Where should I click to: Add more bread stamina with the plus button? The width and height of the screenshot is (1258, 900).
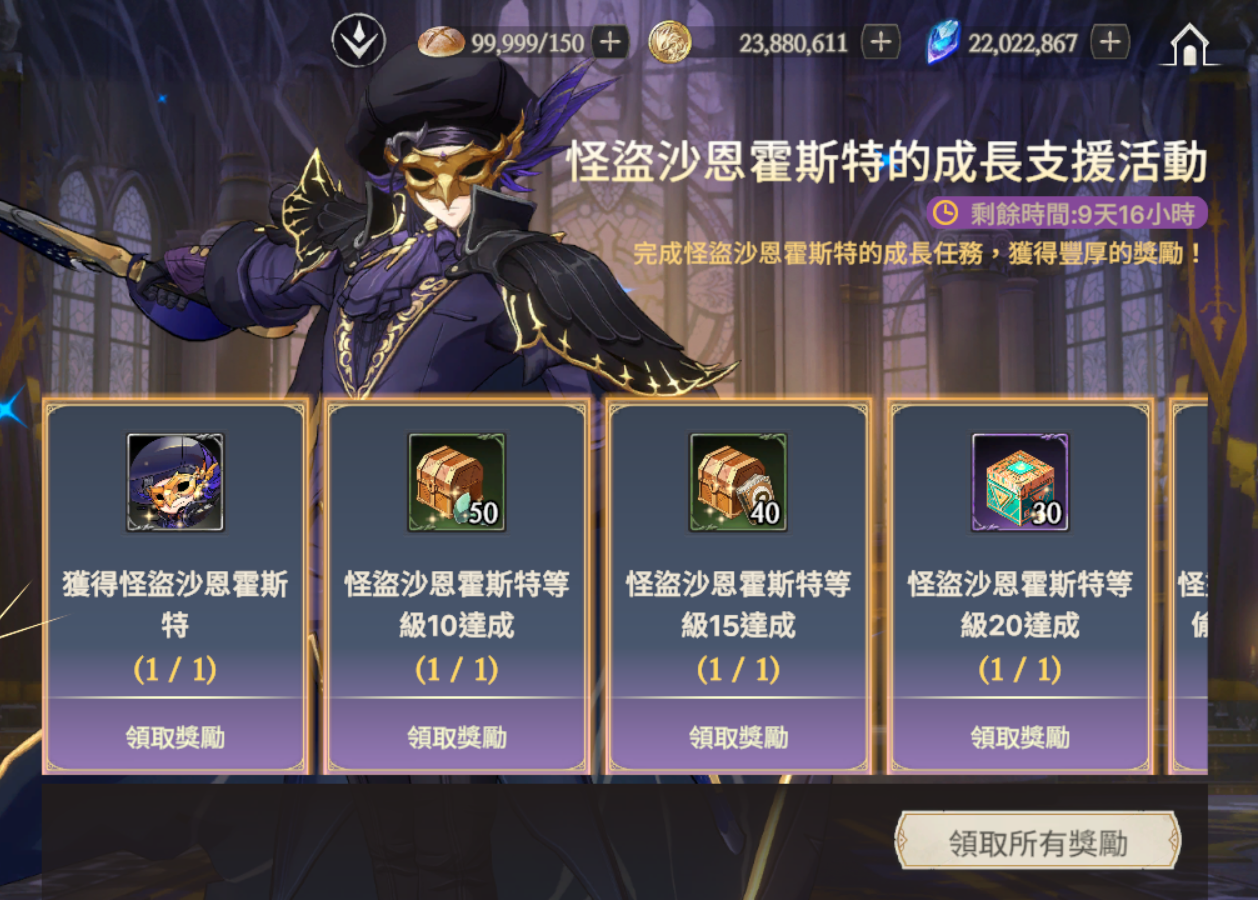point(610,43)
